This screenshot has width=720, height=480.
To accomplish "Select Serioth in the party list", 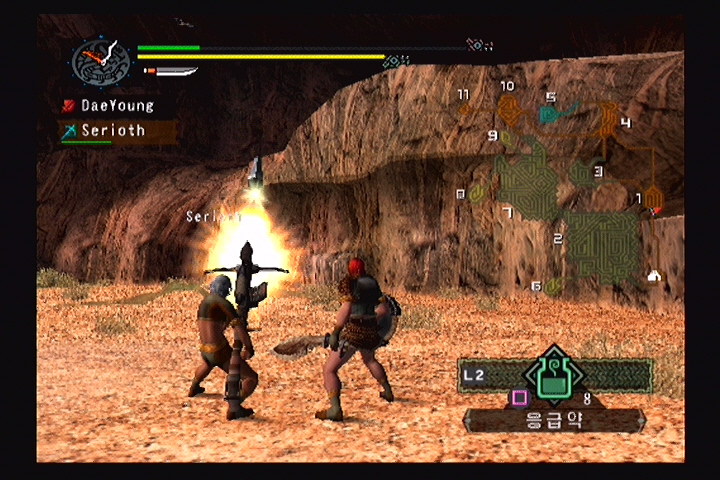I will (112, 130).
